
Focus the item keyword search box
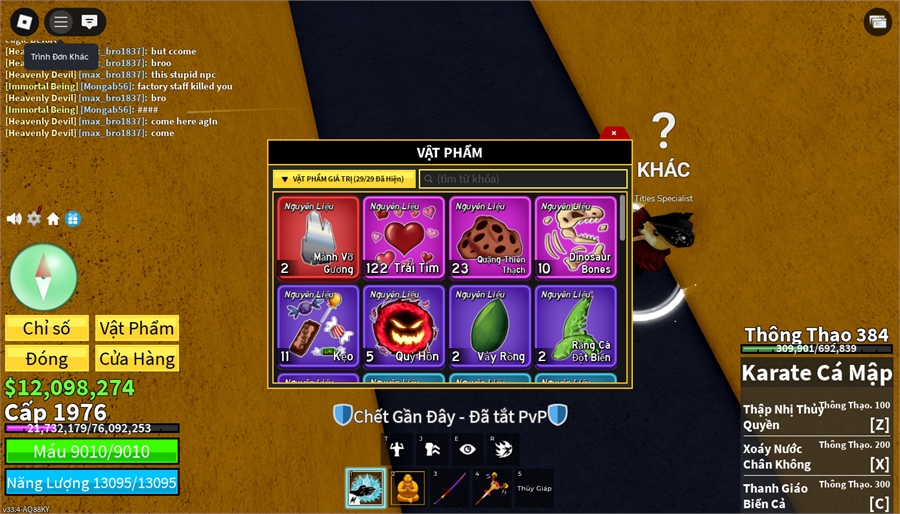click(523, 179)
